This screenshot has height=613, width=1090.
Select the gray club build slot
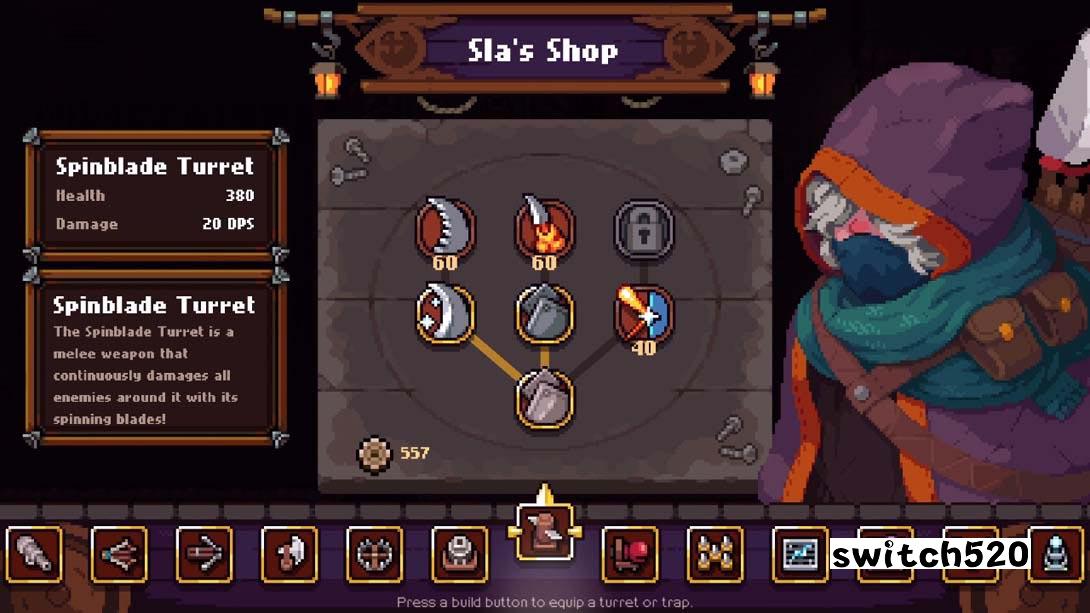click(x=34, y=554)
